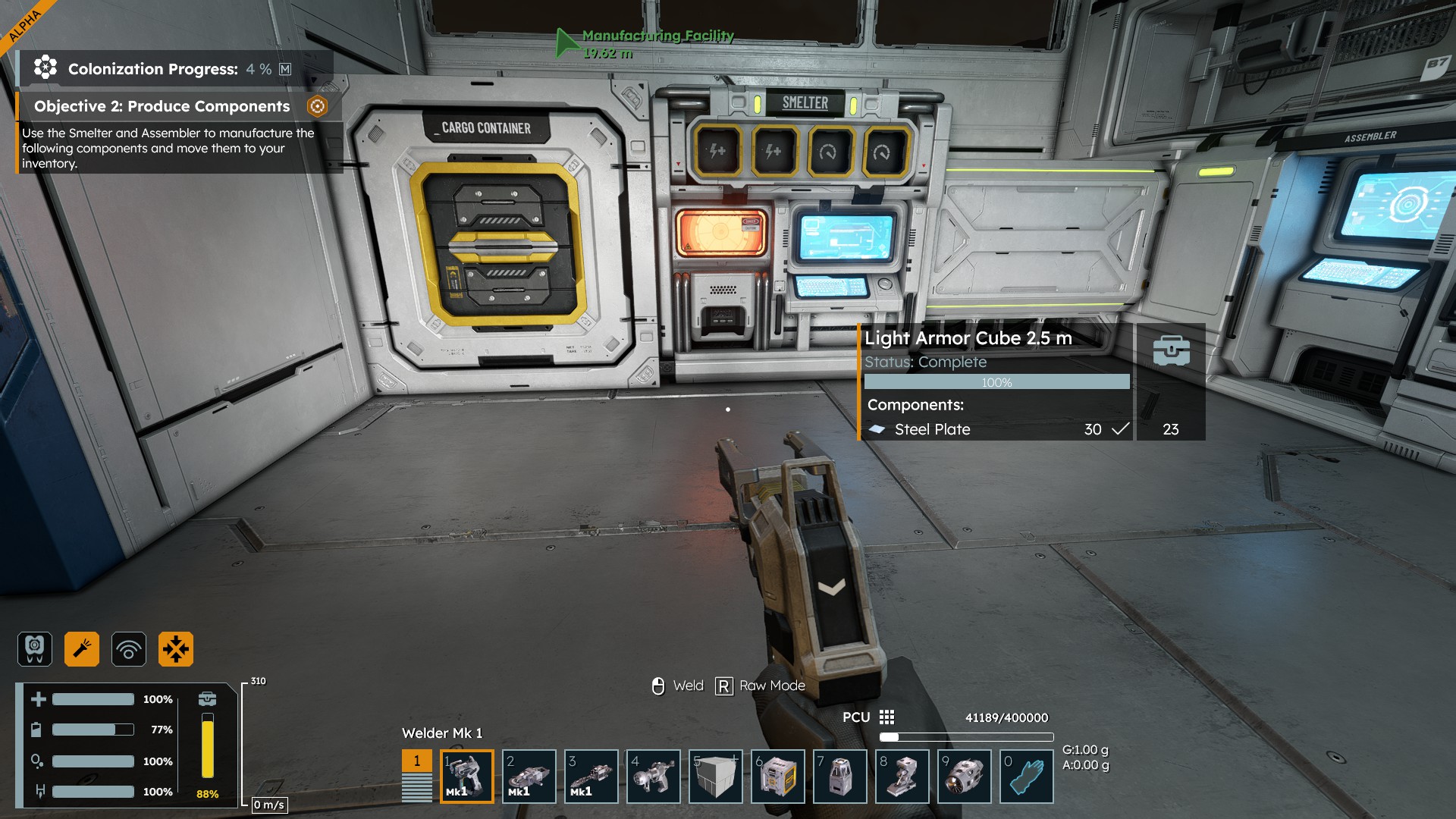The width and height of the screenshot is (1456, 819).
Task: Choose the block in hotbar slot 7
Action: pos(839,776)
